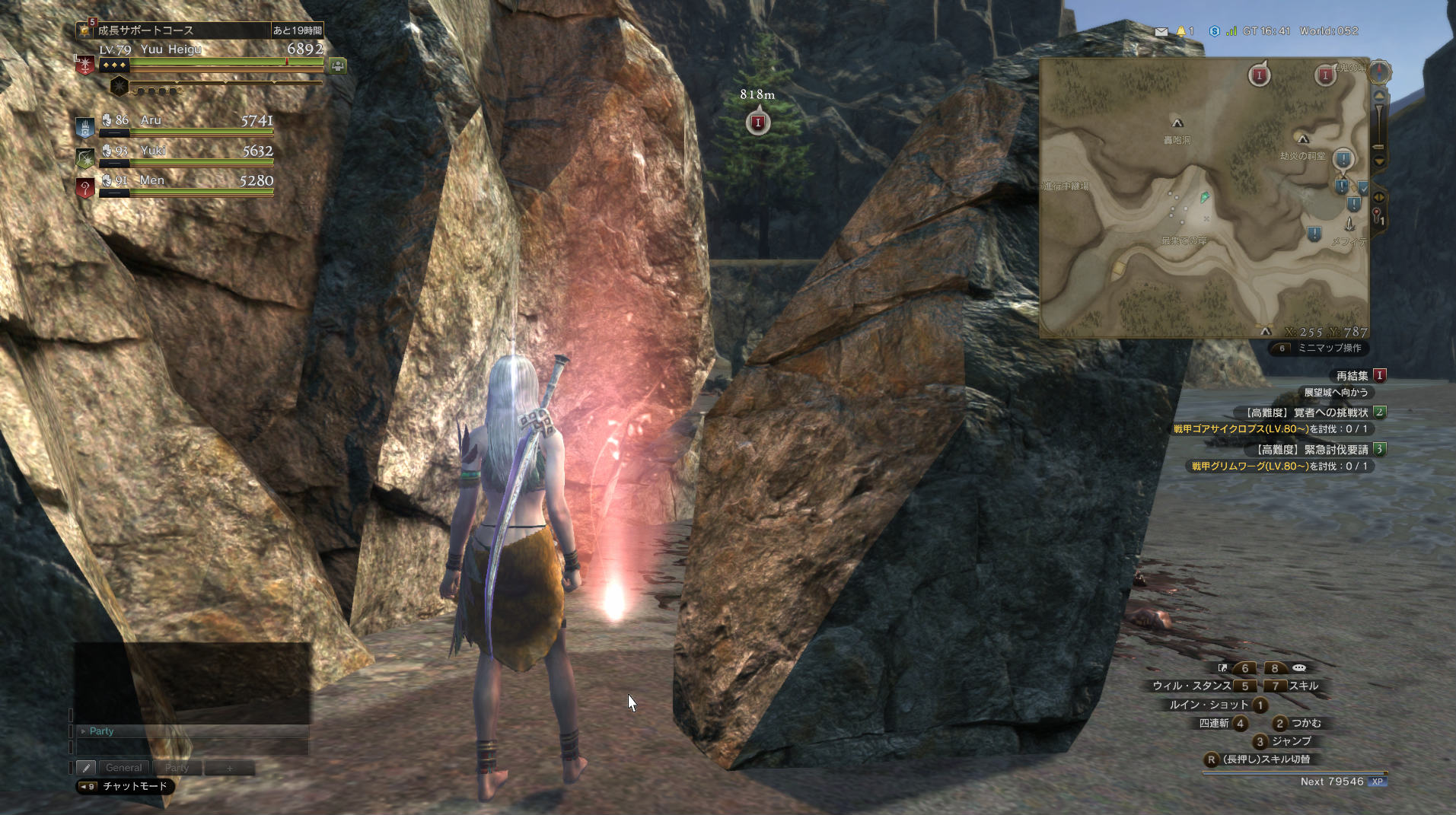Viewport: 1456px width, 815px height.
Task: Open the mail envelope icon
Action: click(x=1161, y=32)
